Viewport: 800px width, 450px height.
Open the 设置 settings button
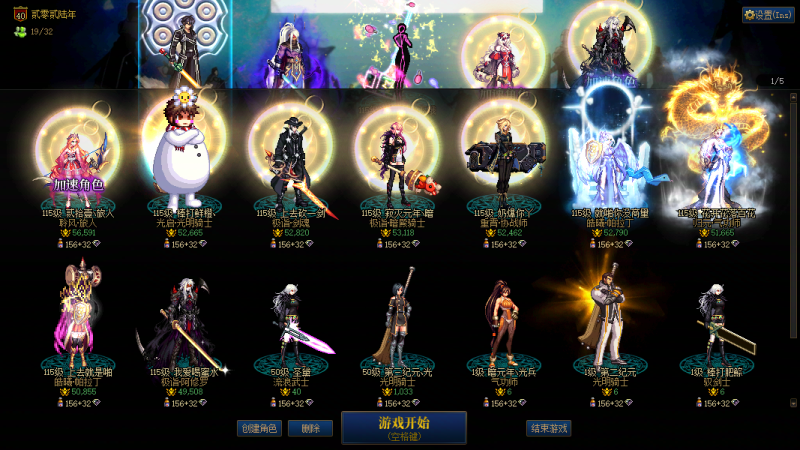[x=768, y=15]
